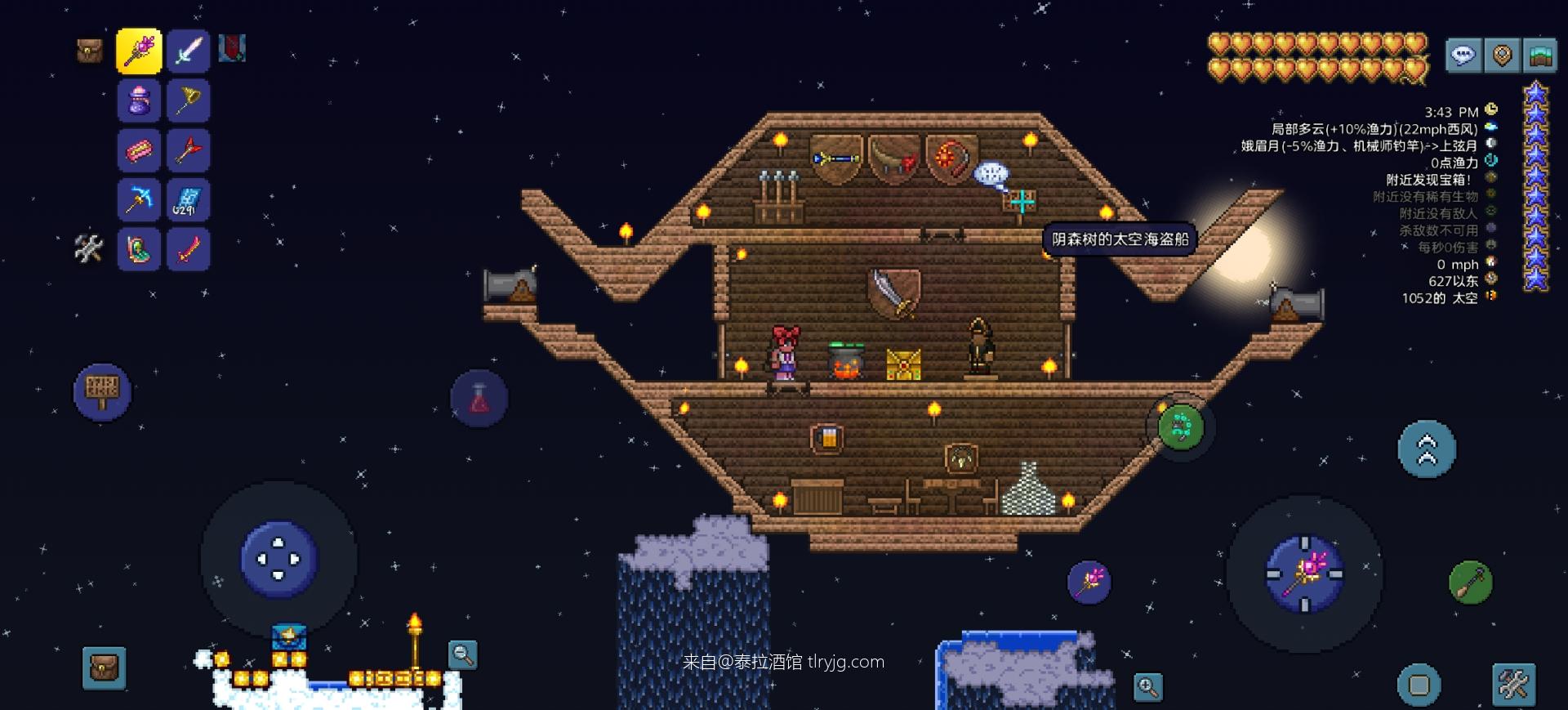Open the chat speech bubble button
Viewport: 1568px width, 710px height.
(1463, 56)
